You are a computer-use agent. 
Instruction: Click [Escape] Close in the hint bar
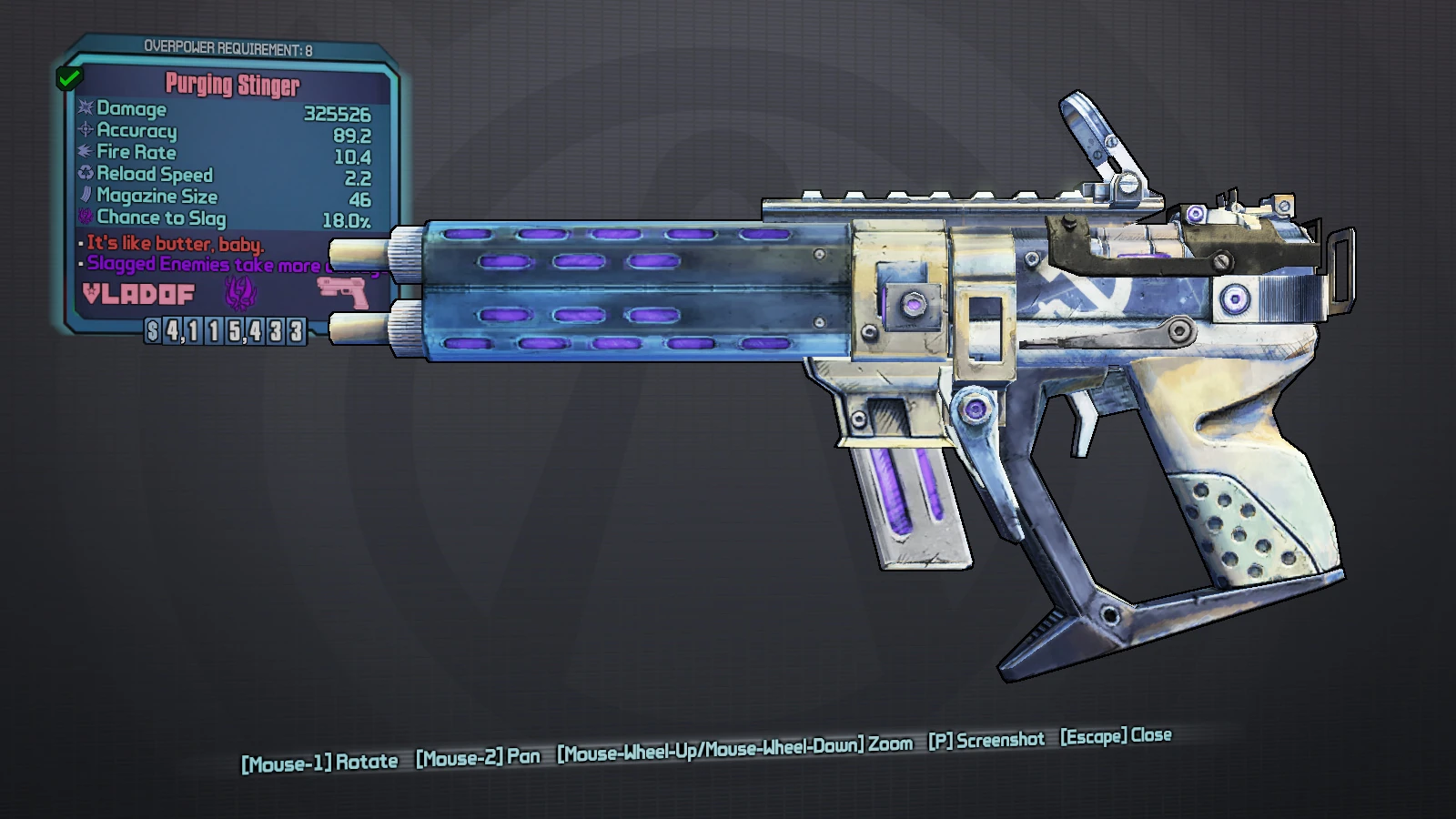coord(1117,734)
